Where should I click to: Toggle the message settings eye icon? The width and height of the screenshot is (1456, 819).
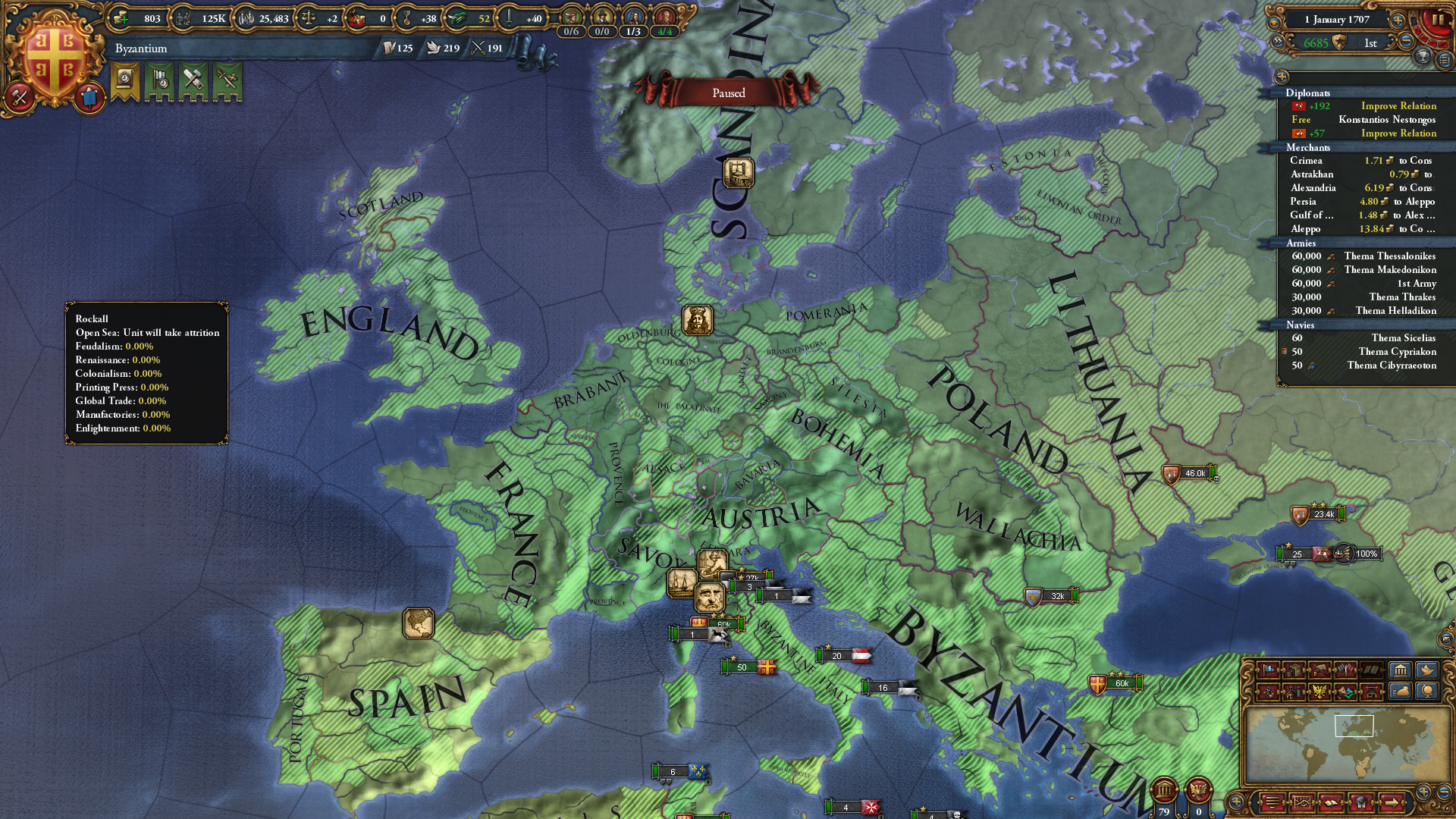coord(1275,23)
